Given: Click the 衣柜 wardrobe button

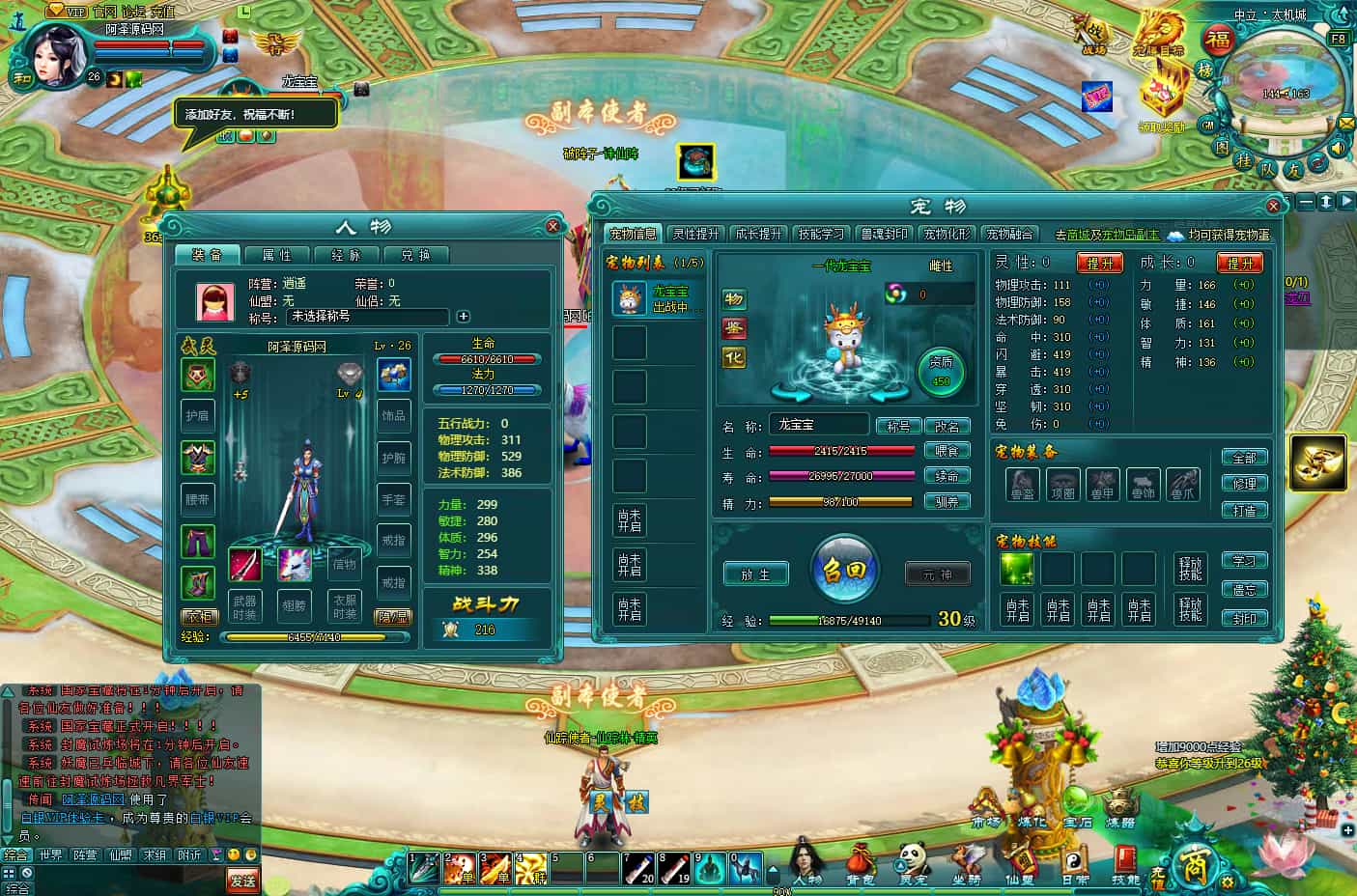Looking at the screenshot, I should point(198,617).
